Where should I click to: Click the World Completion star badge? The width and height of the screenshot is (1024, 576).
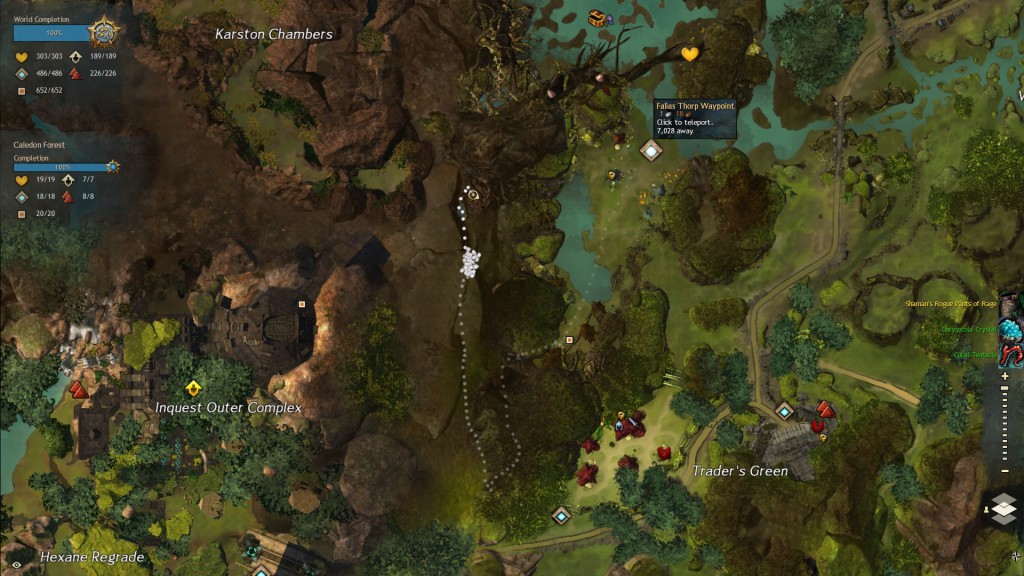pos(104,33)
